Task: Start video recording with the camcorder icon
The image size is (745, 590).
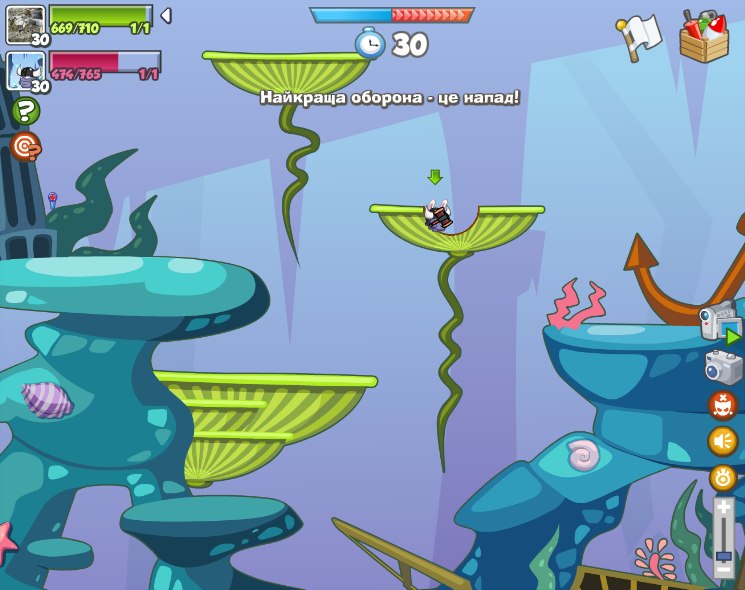Action: [x=721, y=322]
